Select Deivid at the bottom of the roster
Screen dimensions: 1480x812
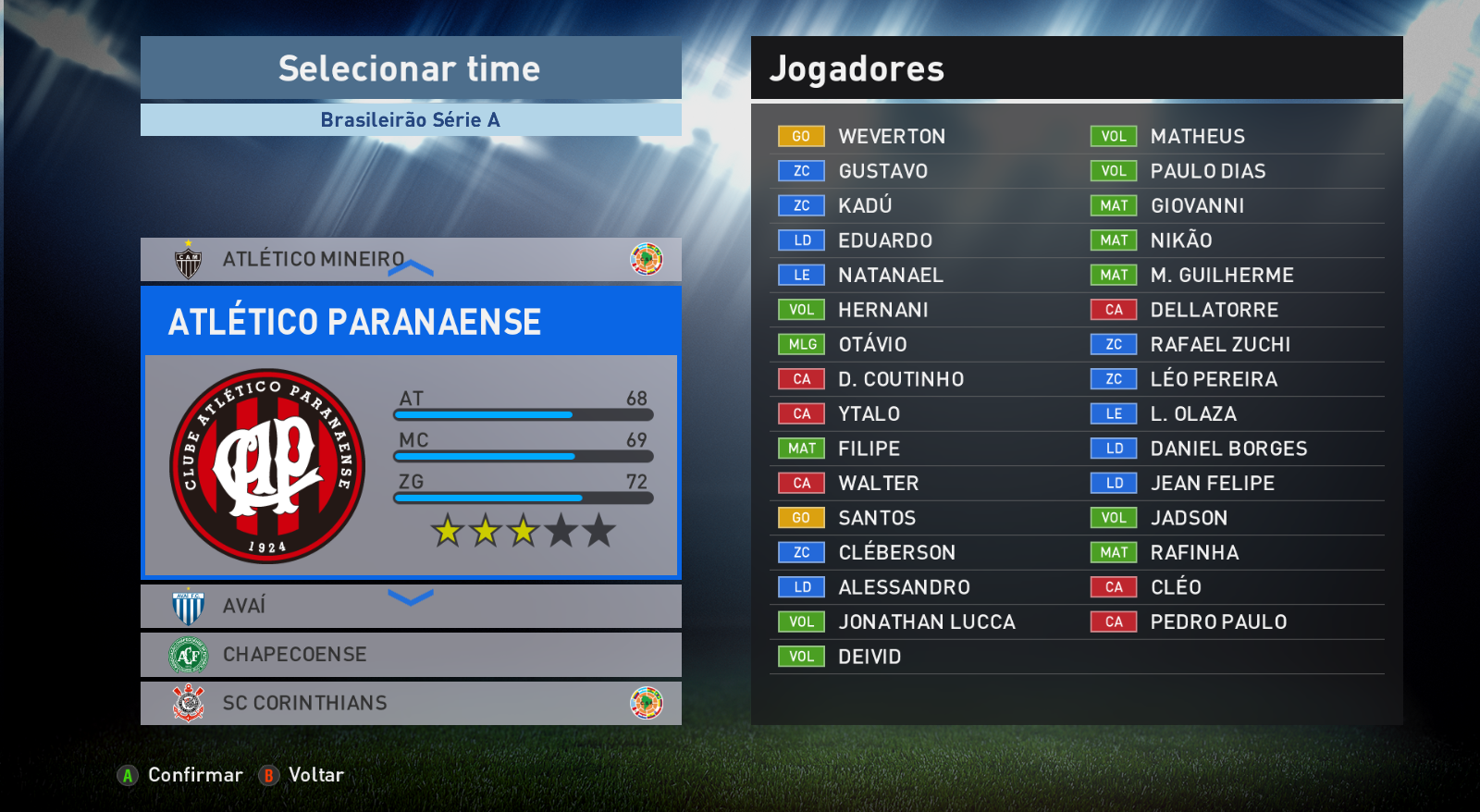[869, 657]
